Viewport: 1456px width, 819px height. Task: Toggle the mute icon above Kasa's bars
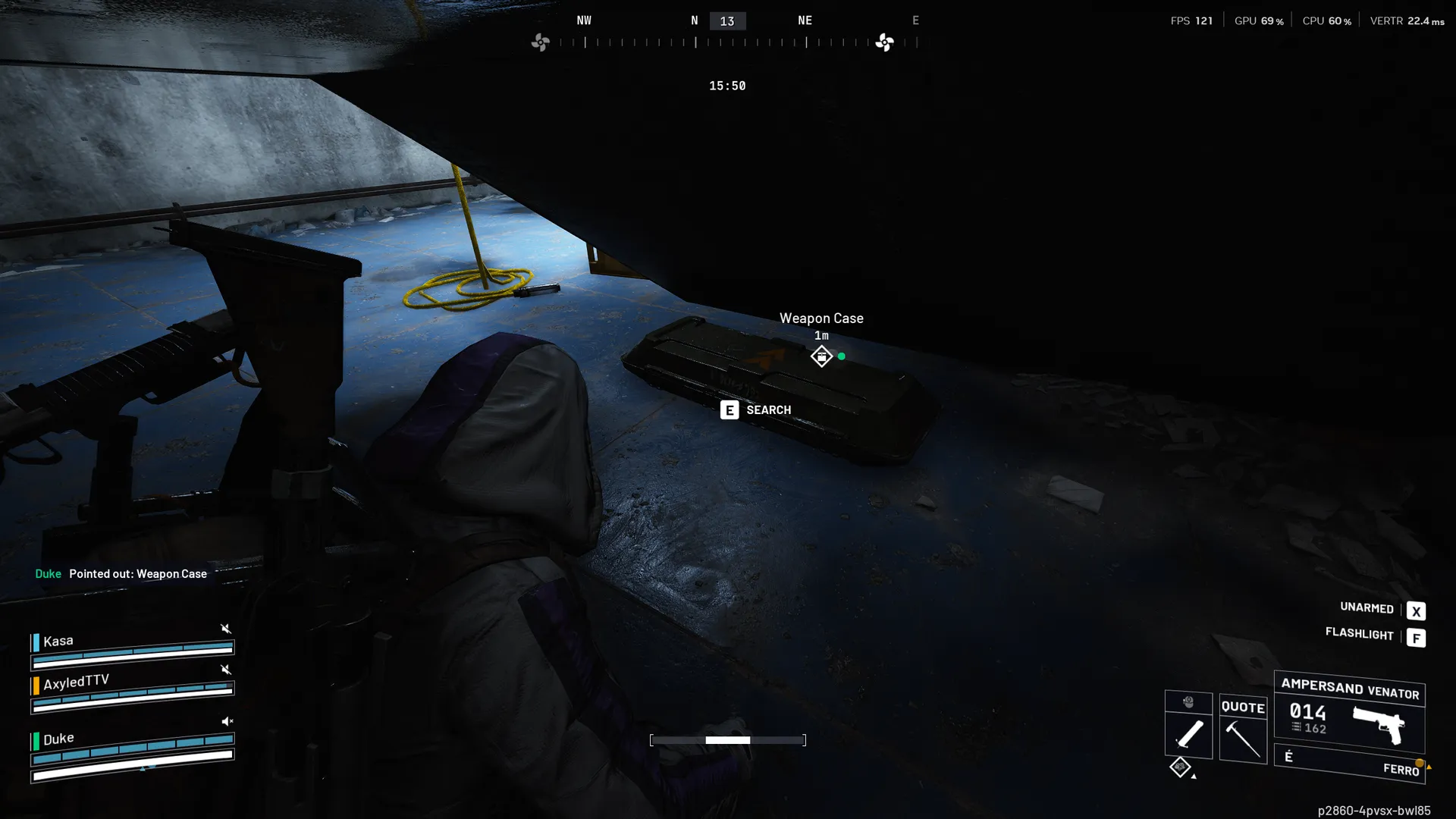(x=225, y=629)
